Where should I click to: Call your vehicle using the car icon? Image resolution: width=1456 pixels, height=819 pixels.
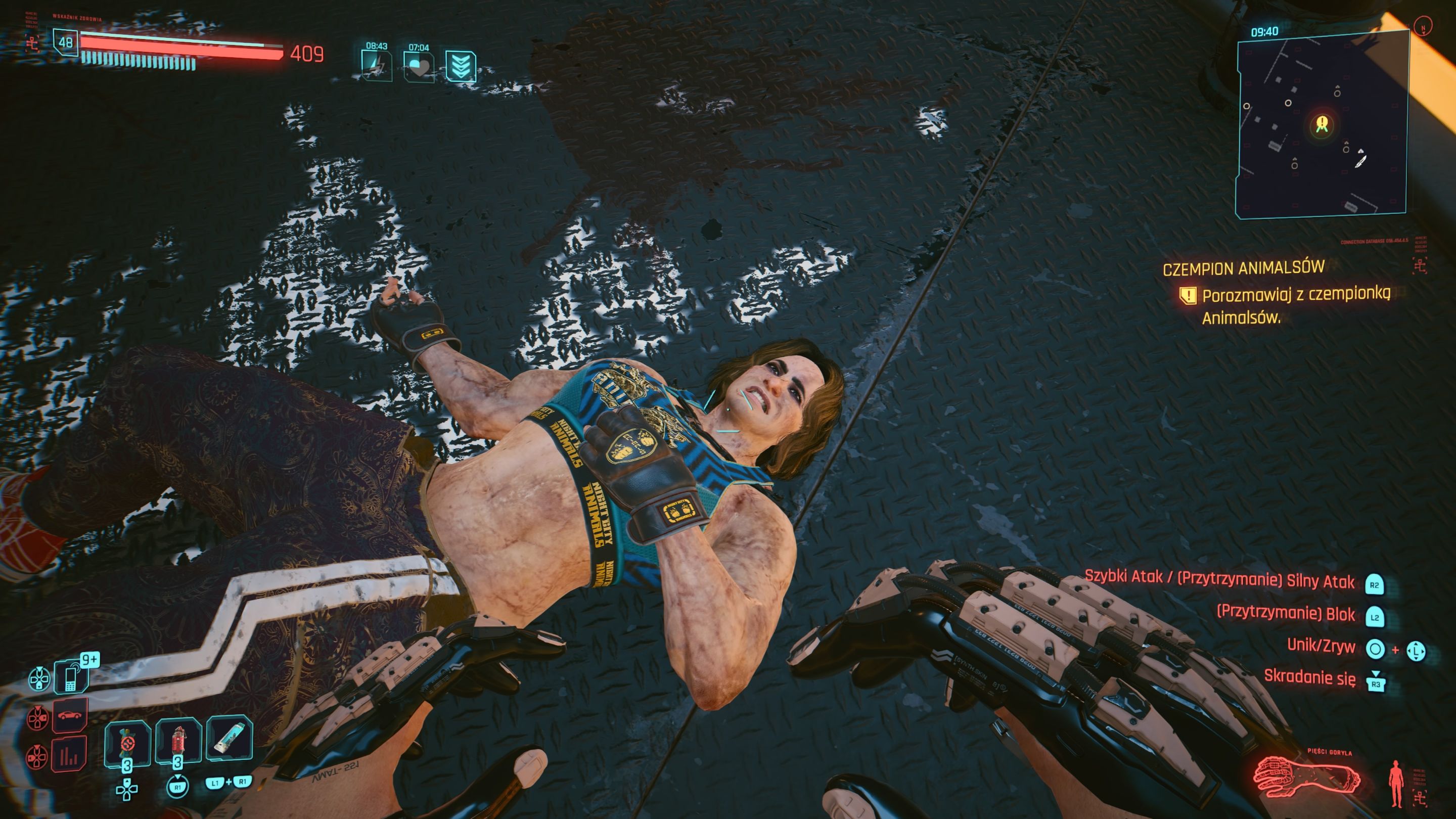coord(70,715)
